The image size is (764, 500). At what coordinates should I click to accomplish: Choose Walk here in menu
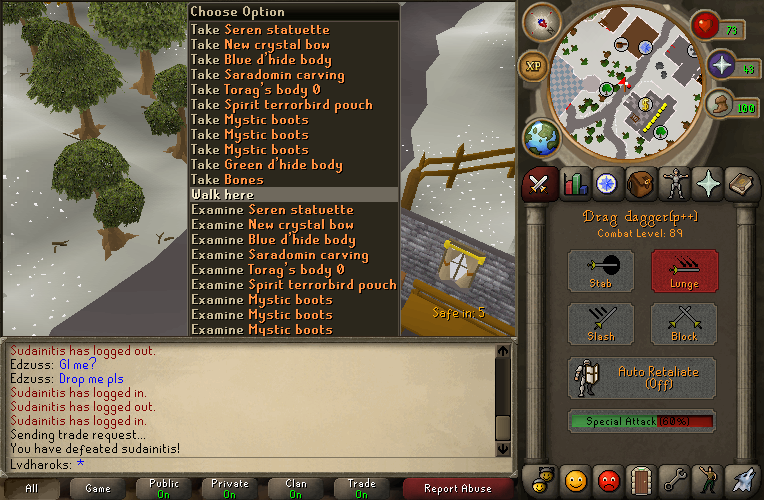coord(222,195)
